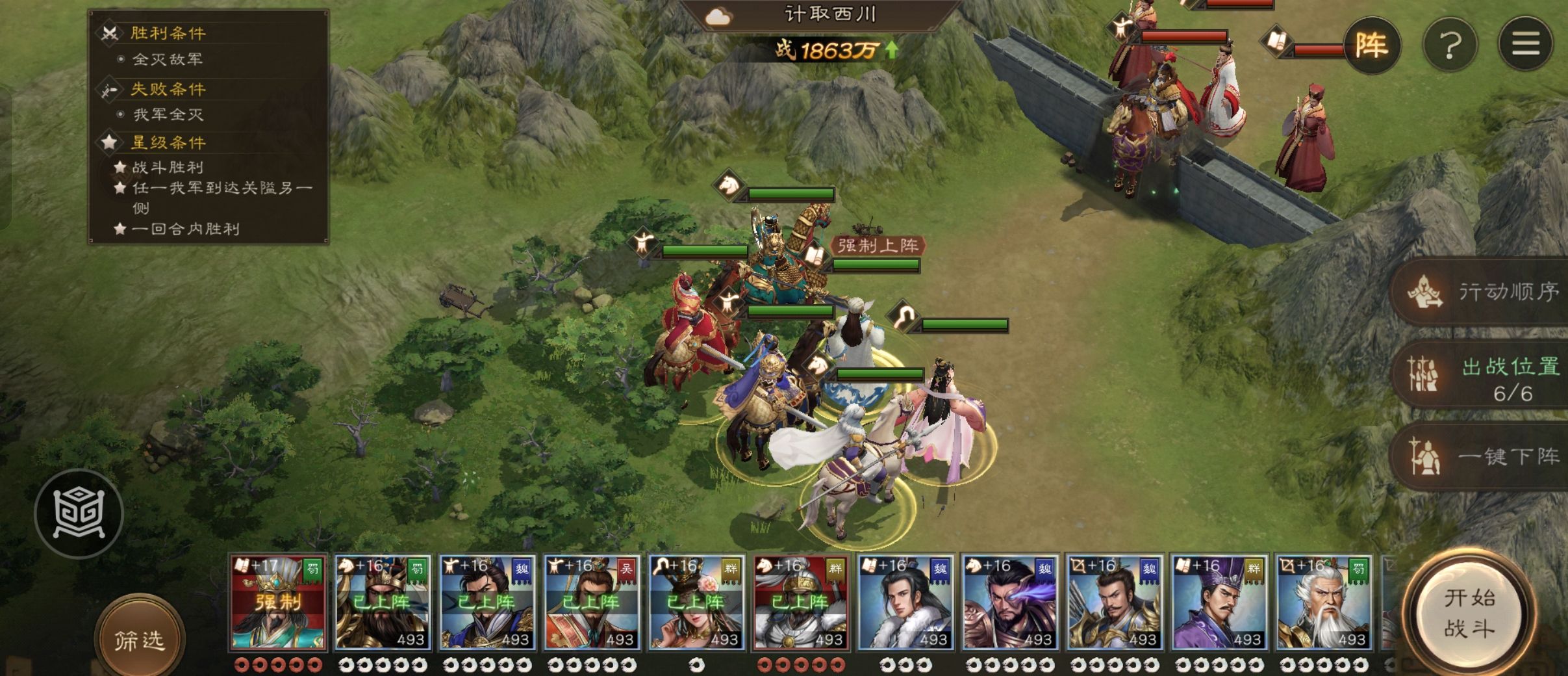1568x676 pixels.
Task: Select the purple glowing-eye Wei hero card
Action: tap(1010, 603)
